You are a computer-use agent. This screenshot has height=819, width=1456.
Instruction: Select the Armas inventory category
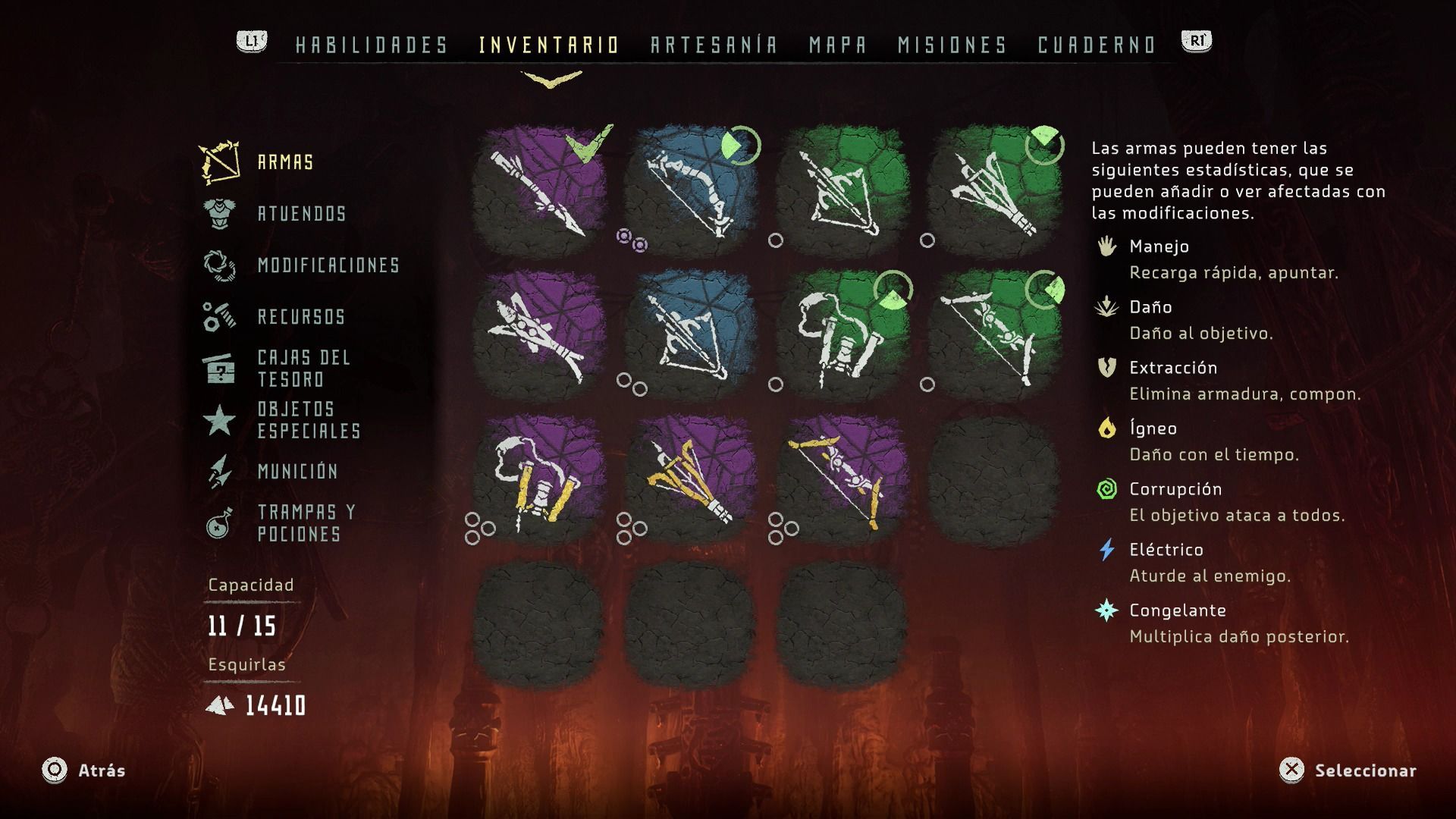pyautogui.click(x=285, y=162)
